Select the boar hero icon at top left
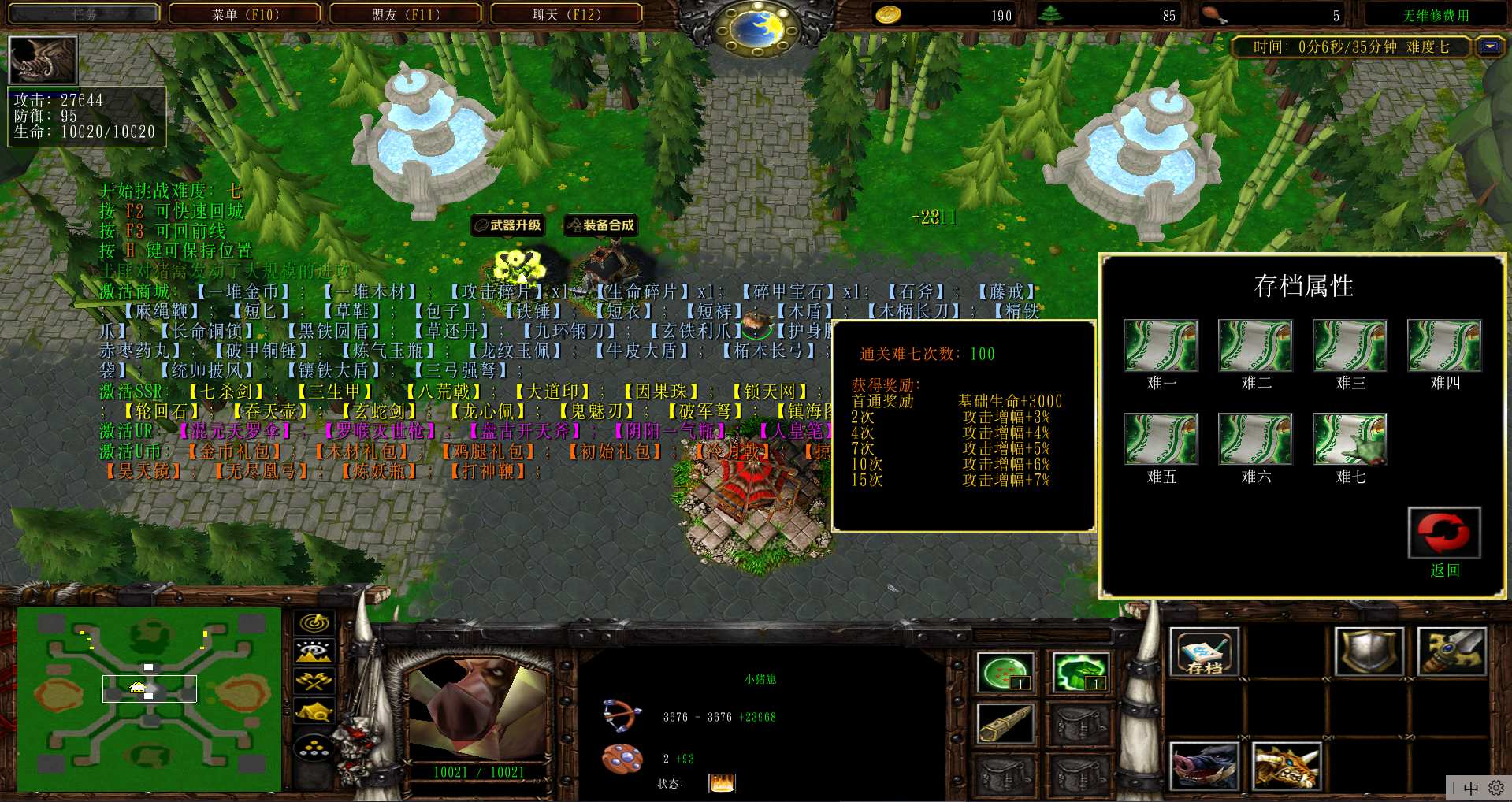 coord(43,60)
